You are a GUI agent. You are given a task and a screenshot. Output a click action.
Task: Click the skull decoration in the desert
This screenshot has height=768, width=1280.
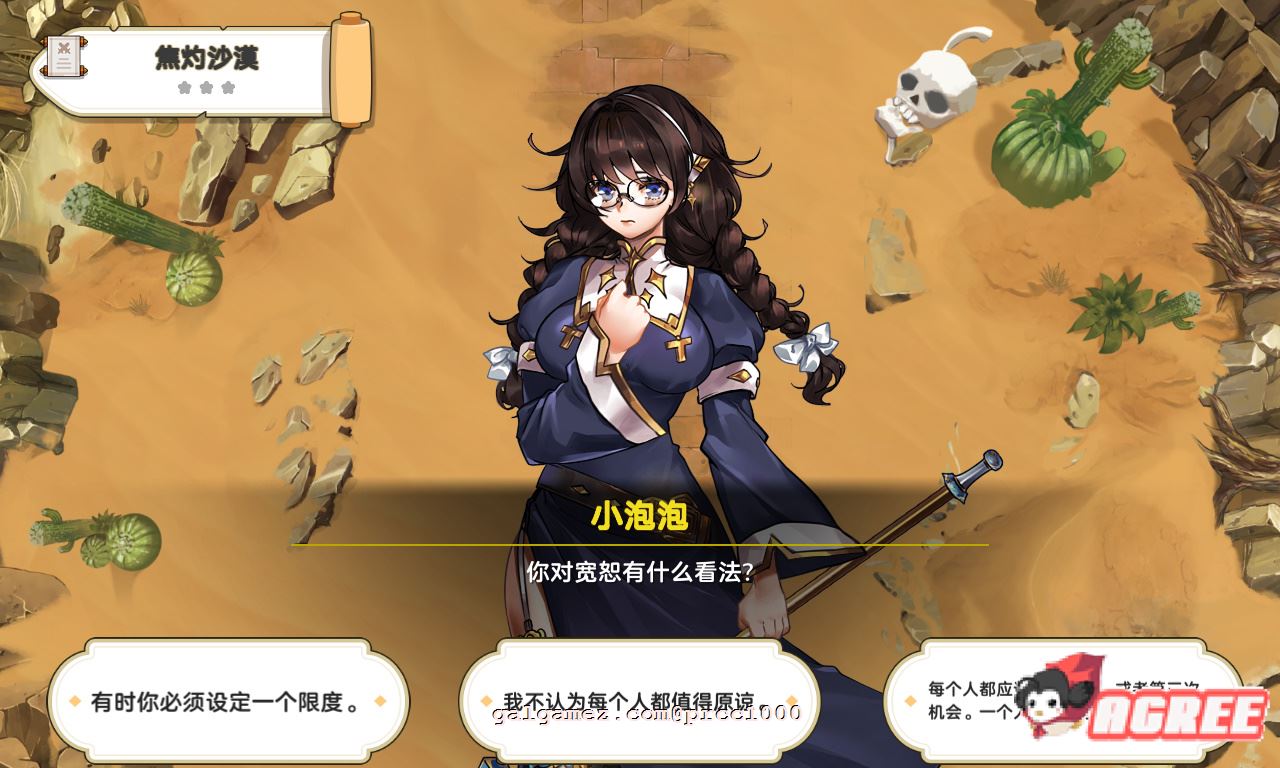tap(935, 88)
